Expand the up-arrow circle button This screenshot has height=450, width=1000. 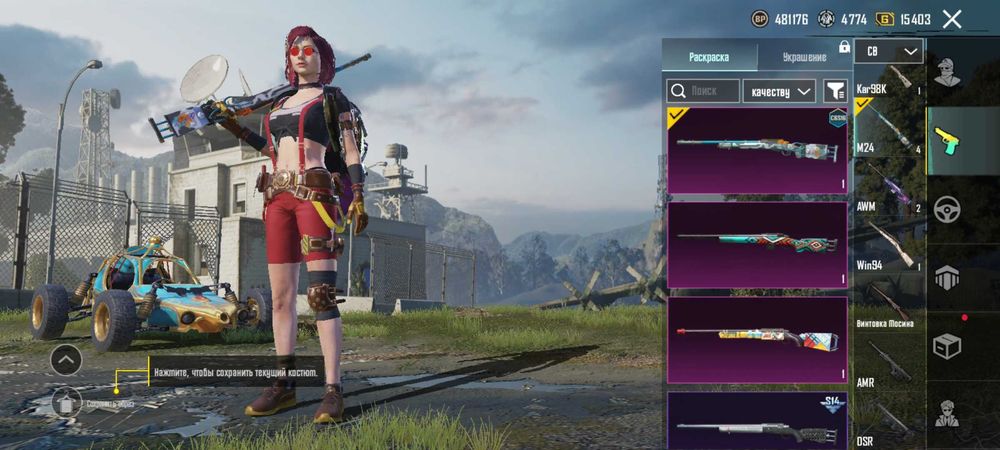66,359
